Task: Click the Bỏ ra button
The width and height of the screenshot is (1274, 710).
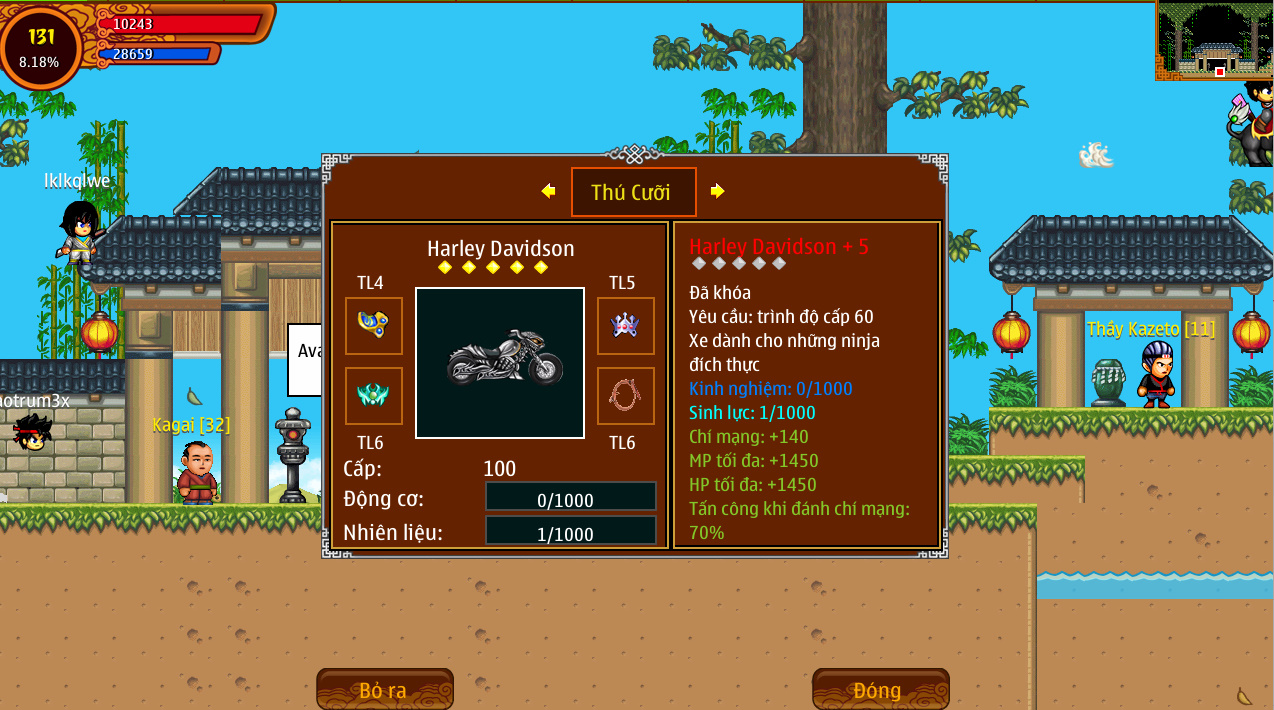Action: (x=384, y=690)
